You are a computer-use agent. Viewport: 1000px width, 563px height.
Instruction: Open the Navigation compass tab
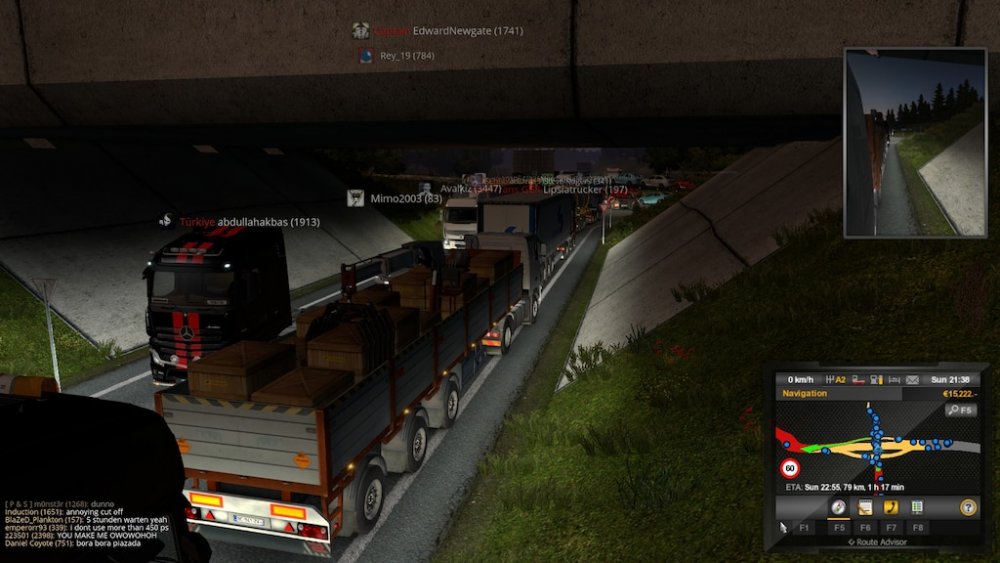pyautogui.click(x=838, y=507)
